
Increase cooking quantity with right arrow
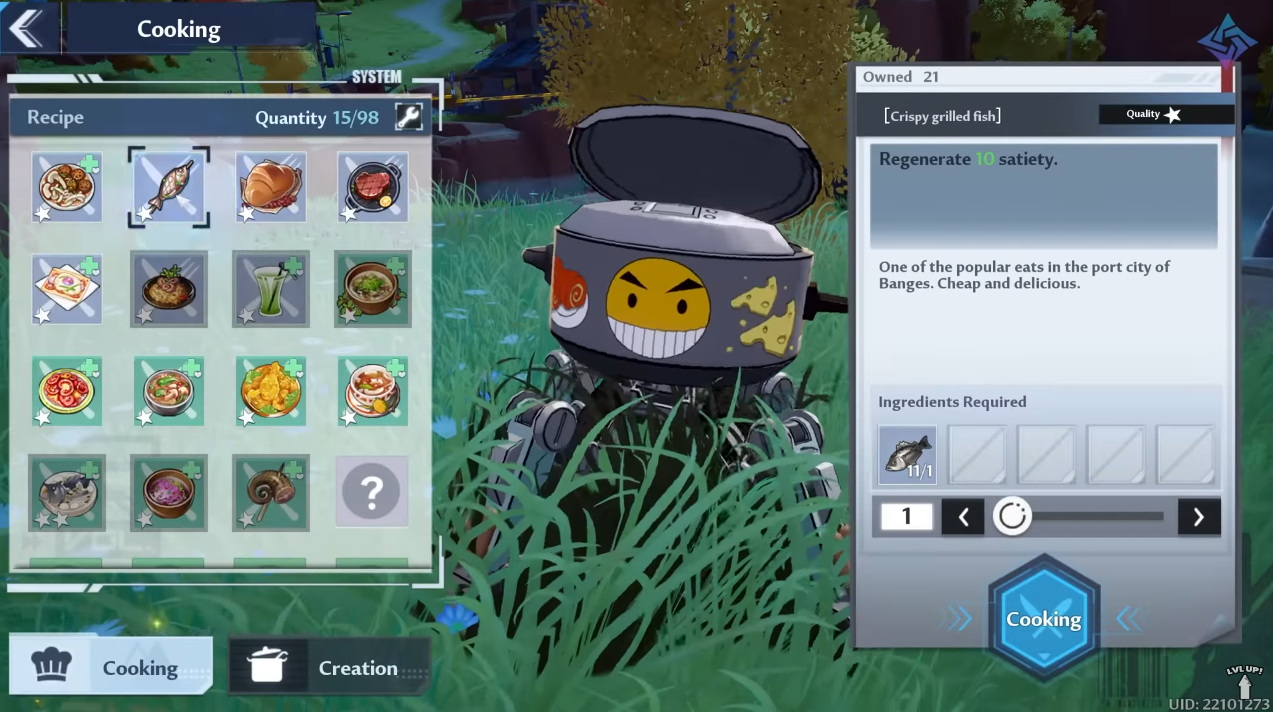click(1198, 517)
